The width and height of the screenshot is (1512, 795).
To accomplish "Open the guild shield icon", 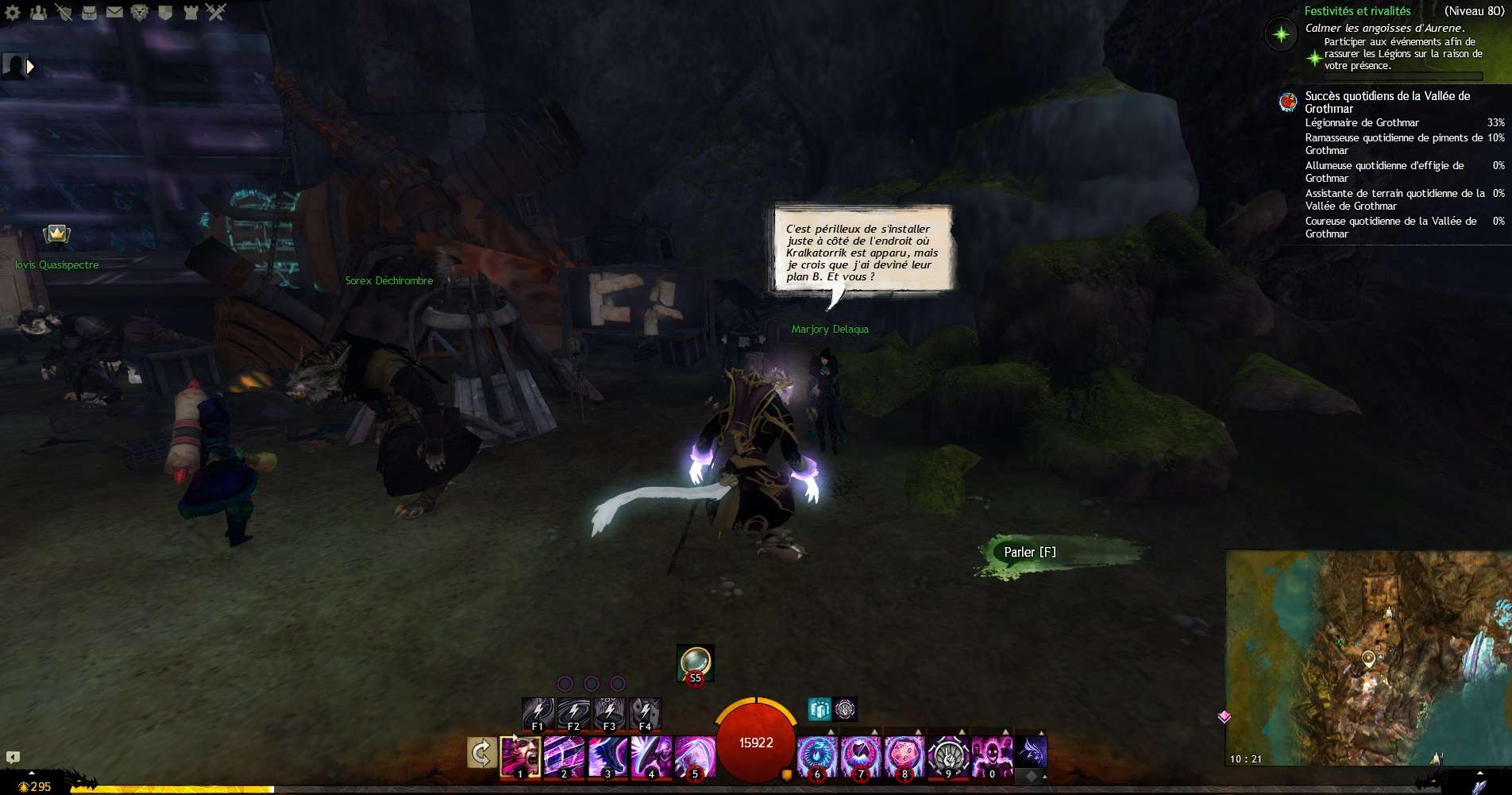I will [165, 12].
